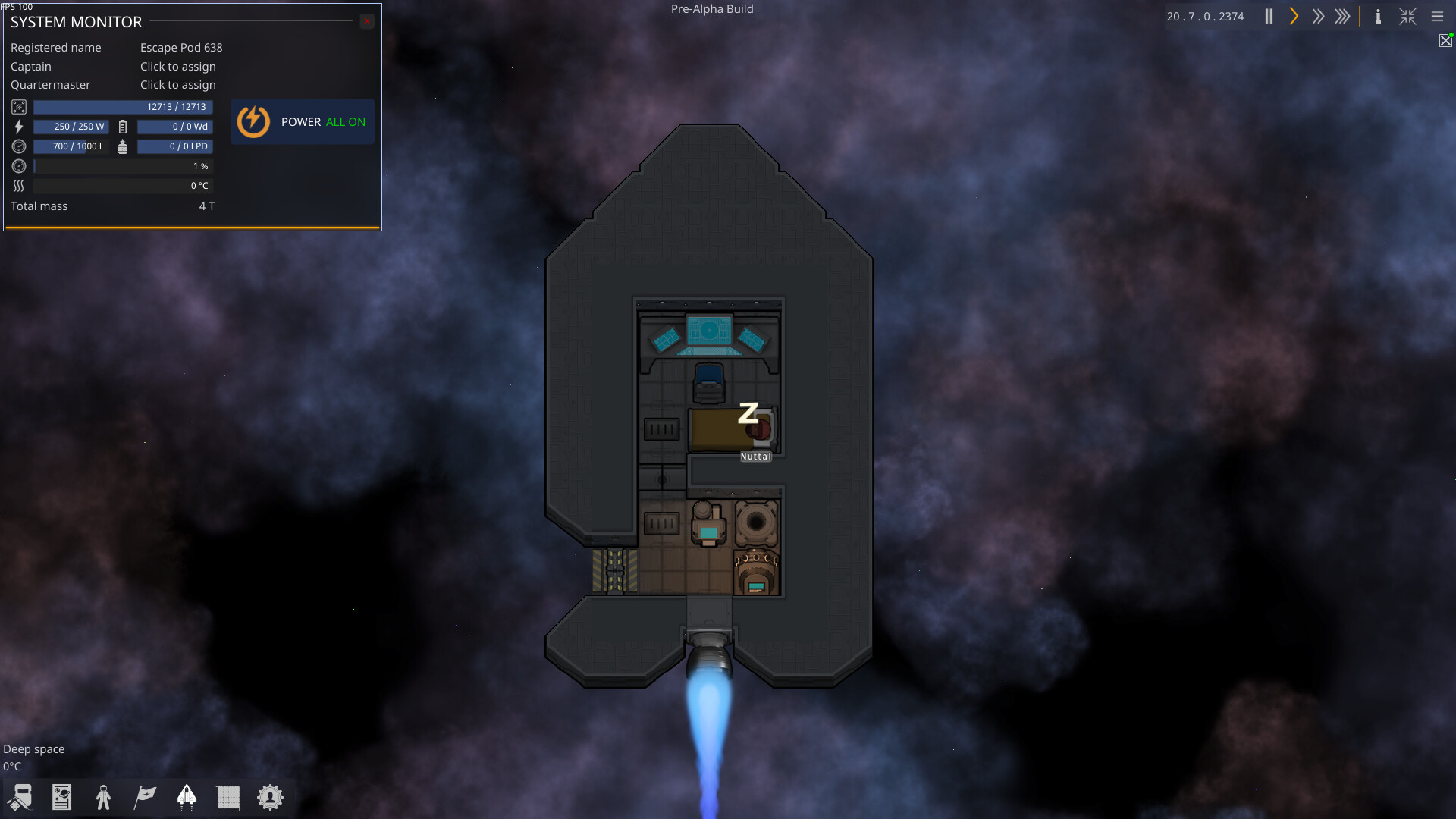1456x819 pixels.
Task: Click the collapse-view arrows icon near the menu
Action: point(1407,16)
